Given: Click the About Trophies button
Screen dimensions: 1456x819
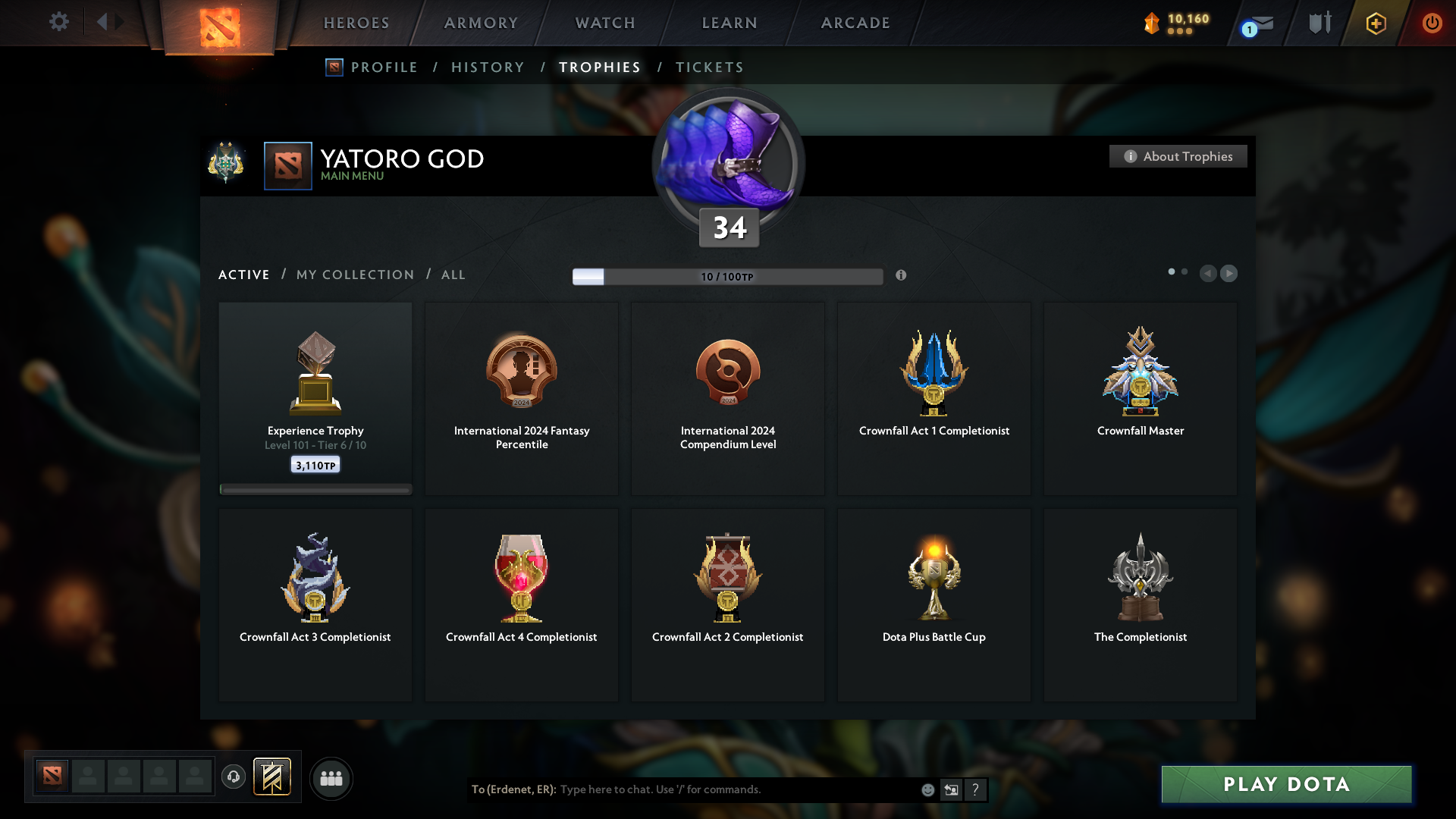Looking at the screenshot, I should [x=1178, y=156].
